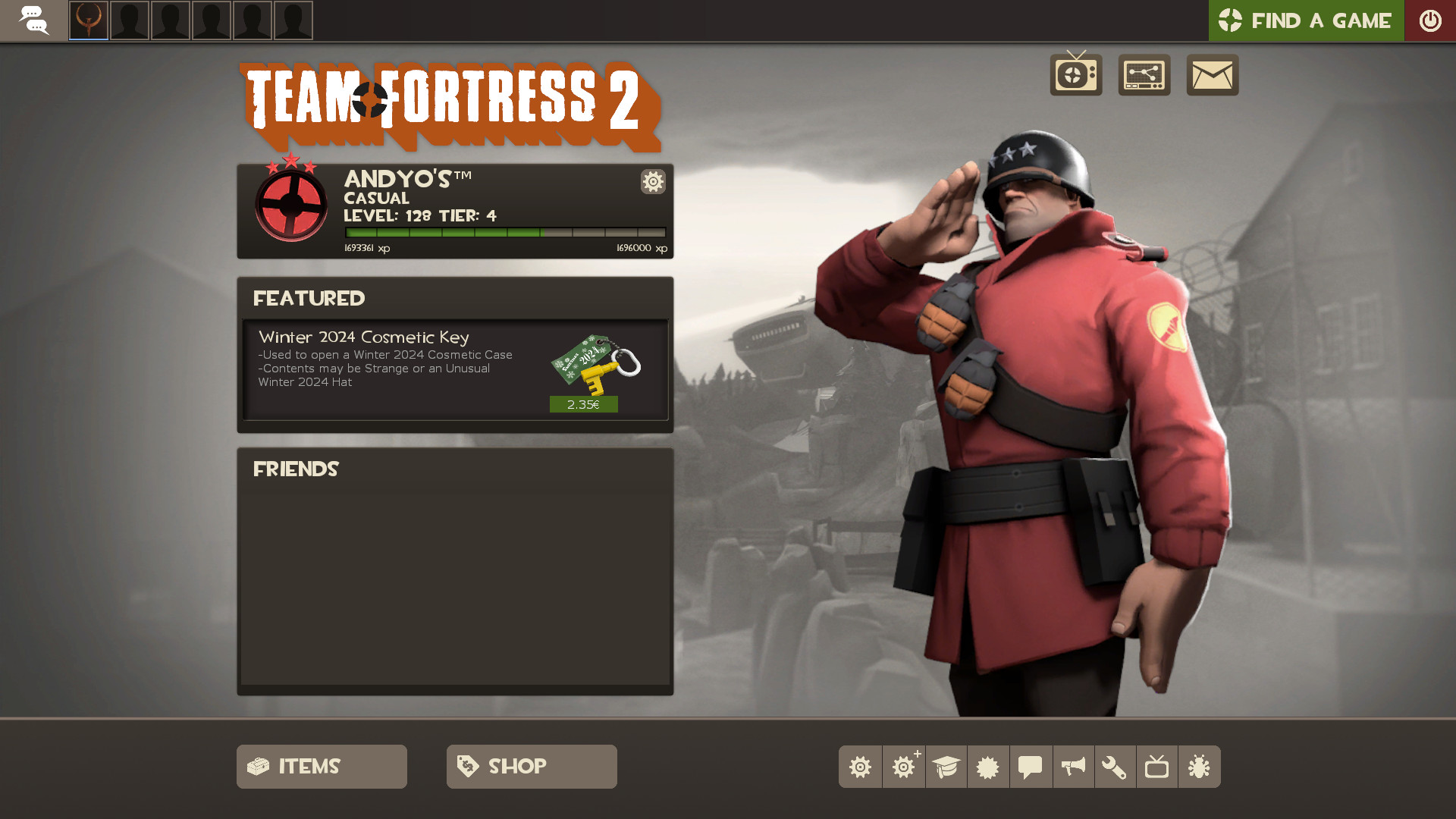Click the friends chat icon top left corner

coord(35,20)
